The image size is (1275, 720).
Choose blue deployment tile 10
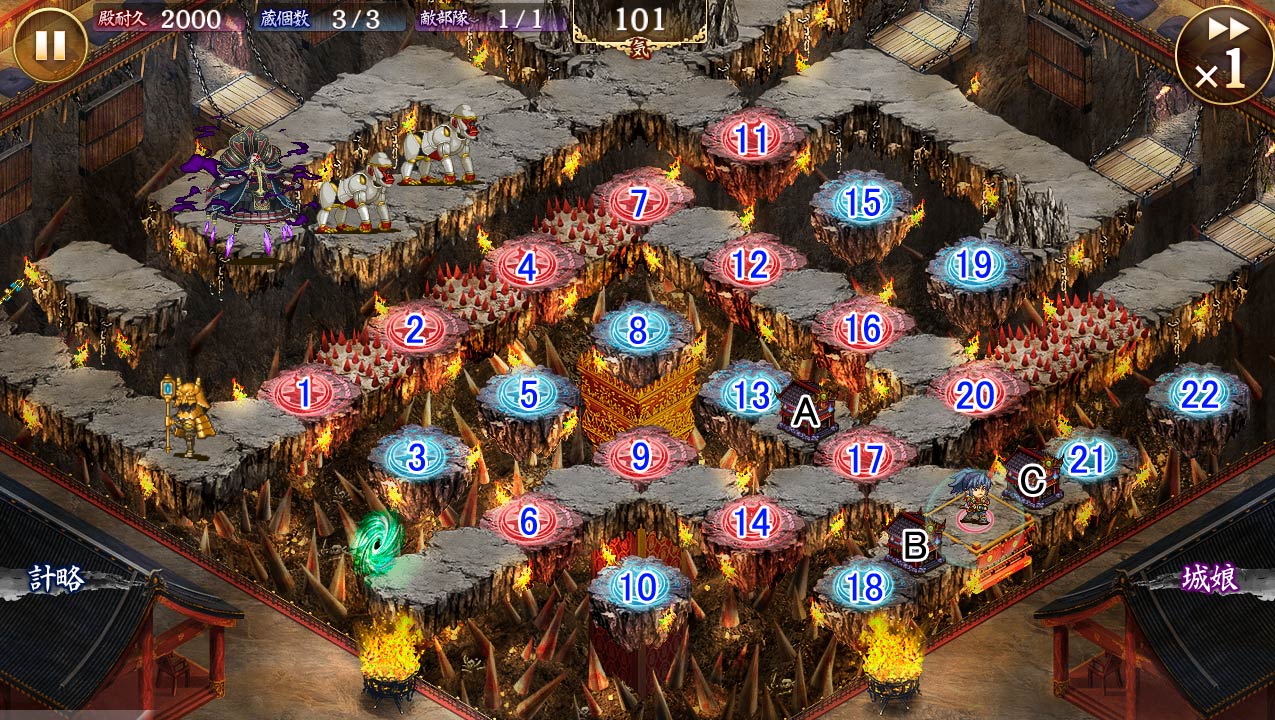639,588
